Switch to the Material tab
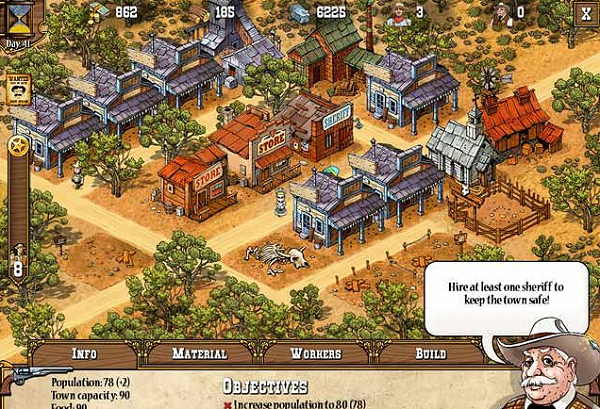This screenshot has height=409, width=600. (199, 354)
